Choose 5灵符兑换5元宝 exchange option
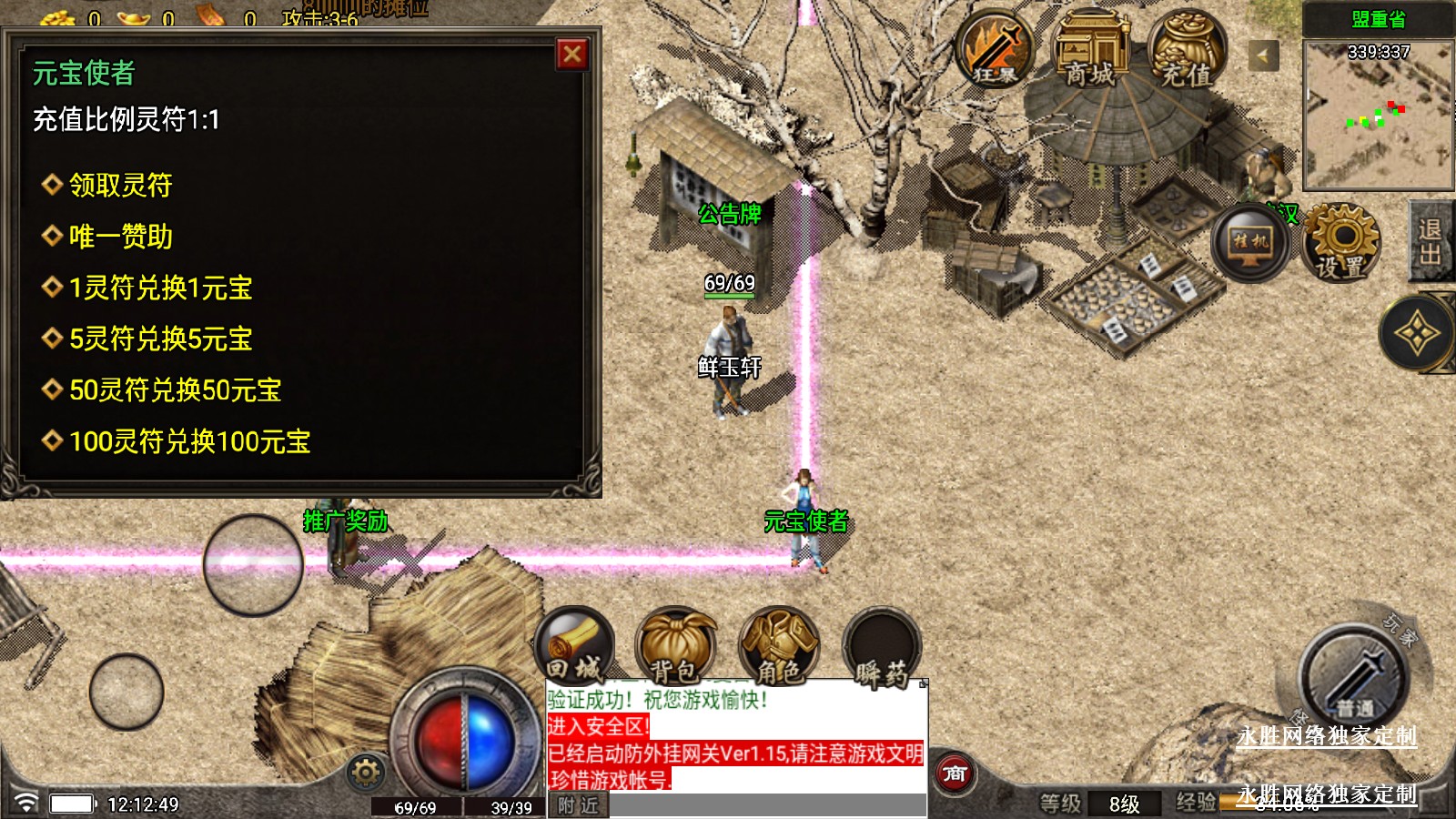 pos(160,339)
